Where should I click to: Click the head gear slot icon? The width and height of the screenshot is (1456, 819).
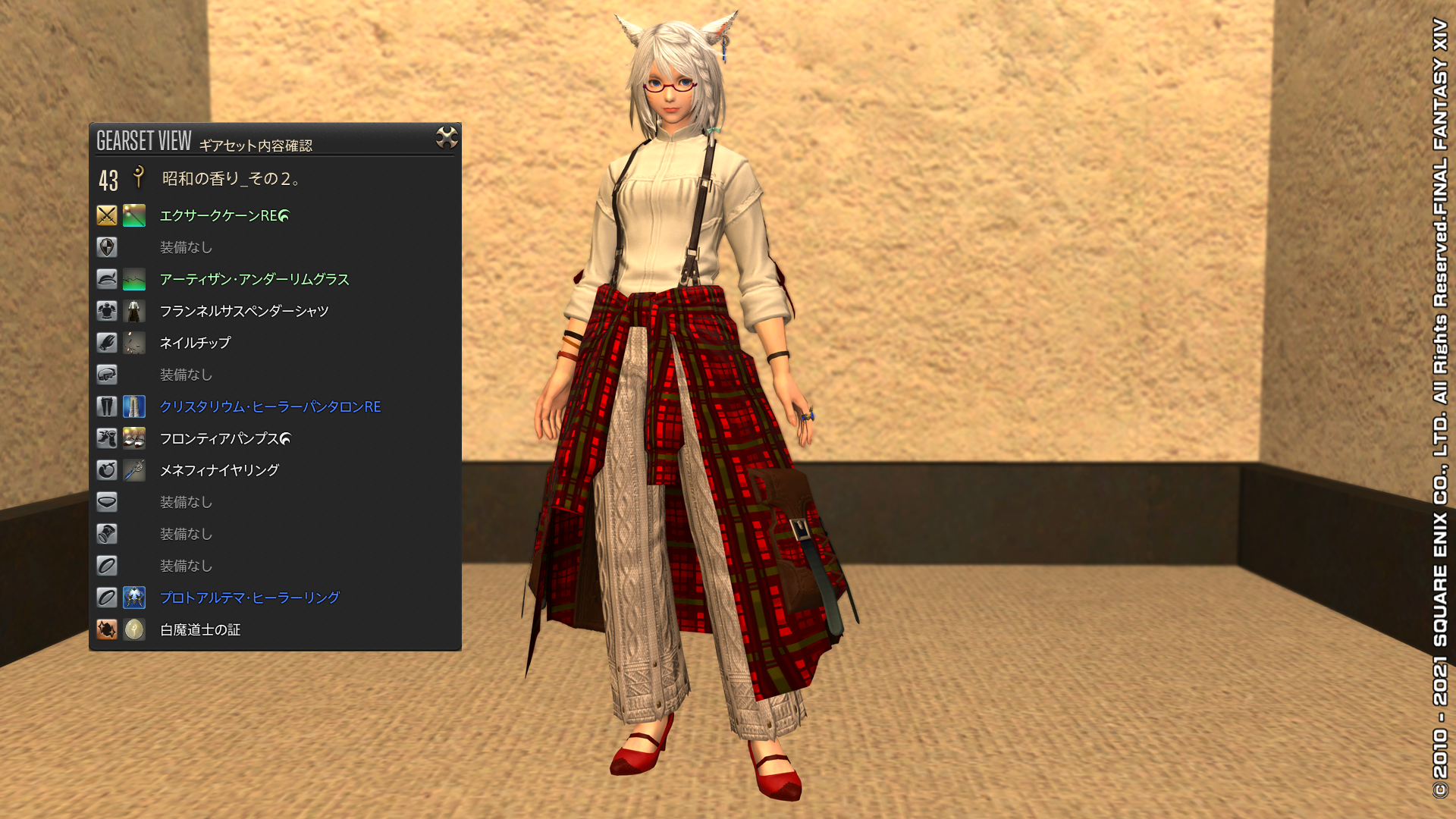point(106,279)
